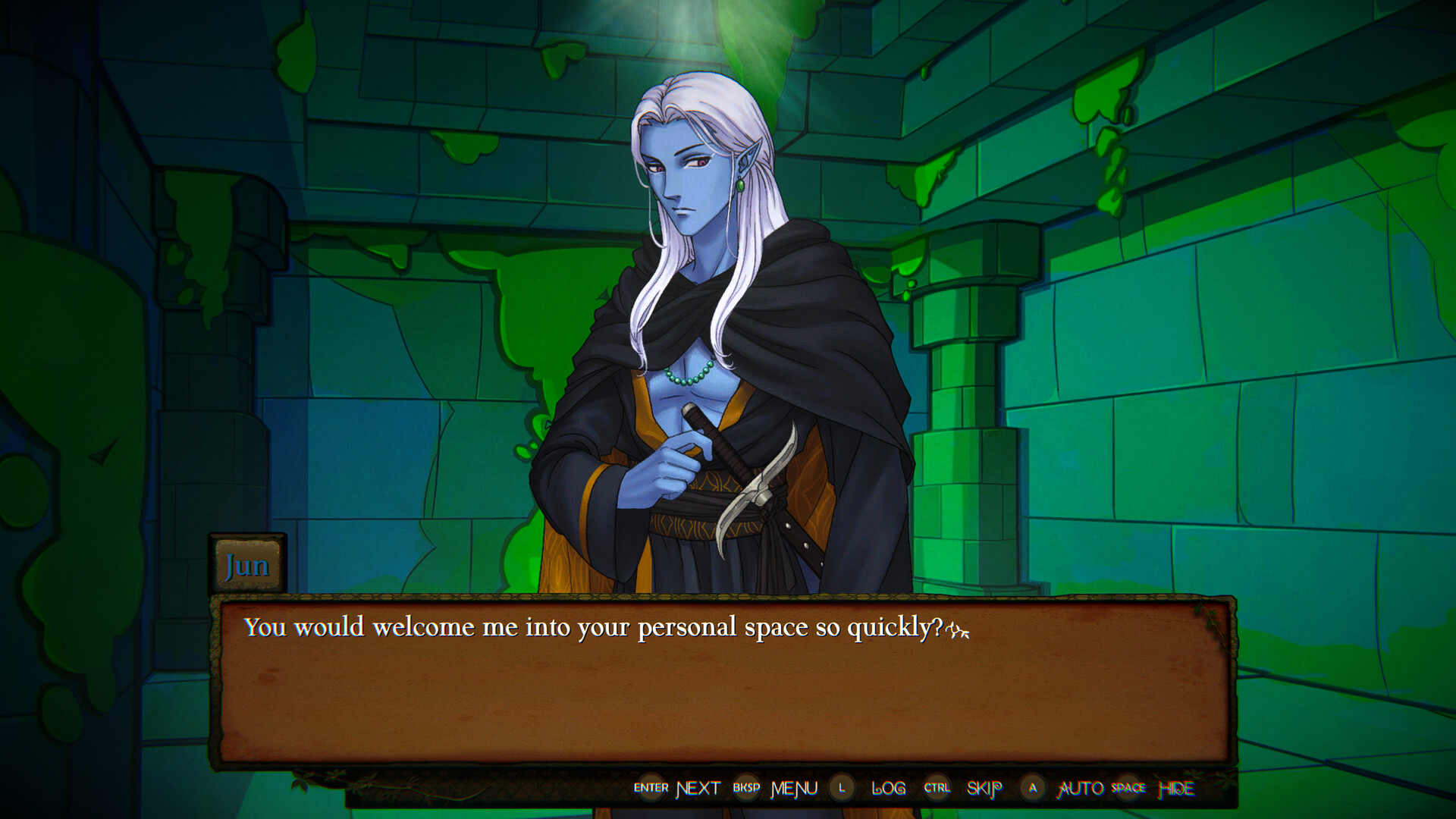Open MENU from the bottom quick bar

(x=793, y=789)
